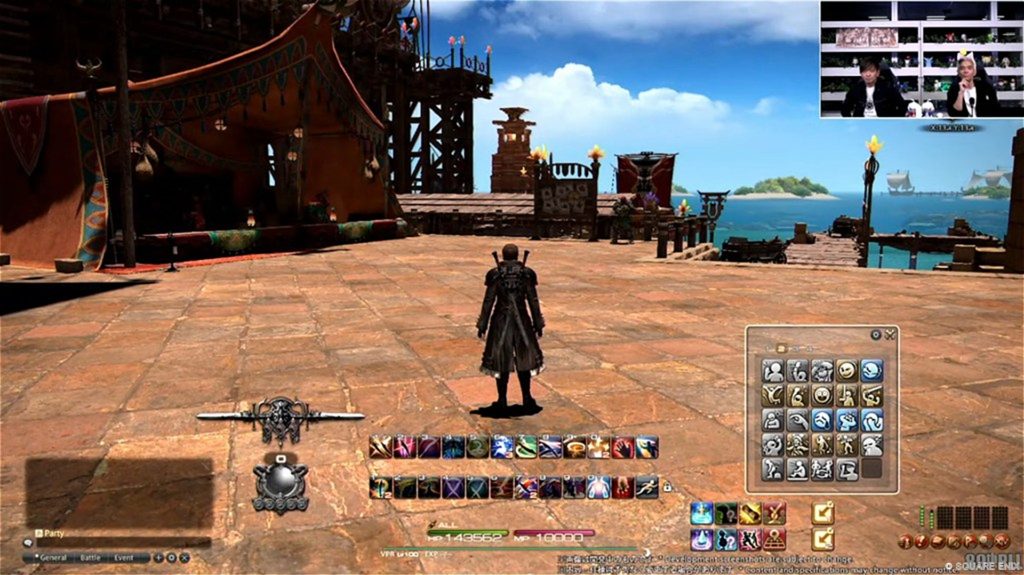Image resolution: width=1024 pixels, height=575 pixels.
Task: Click the upper yellow arrow shortcut button
Action: [x=822, y=513]
